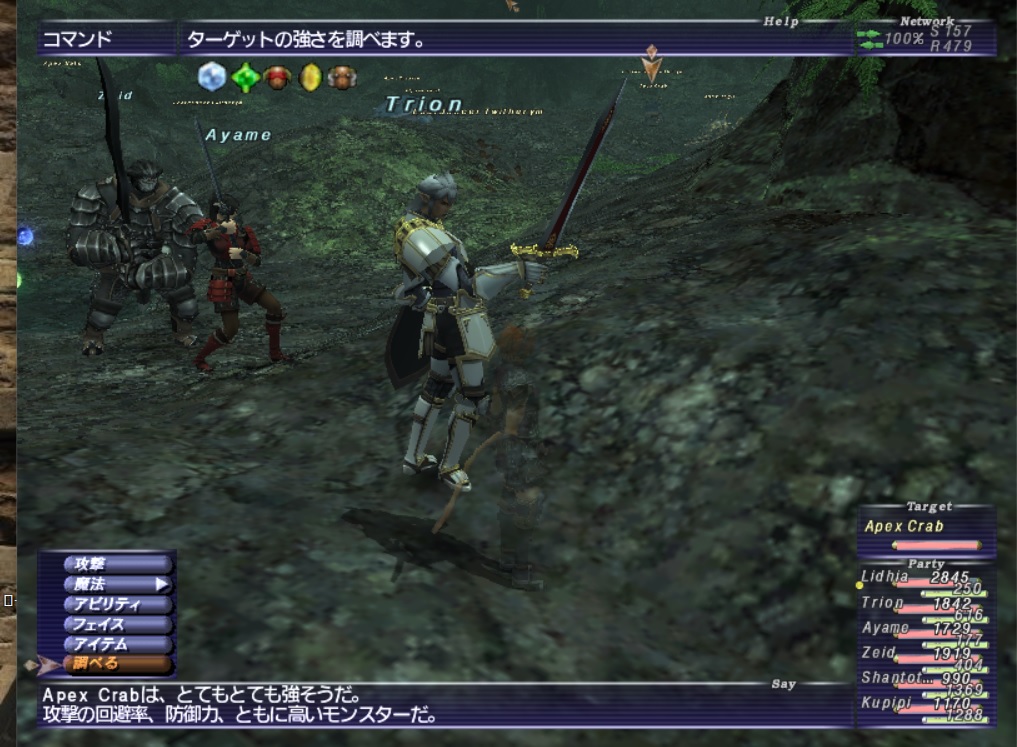Choose the アビリティ ability command
Viewport: 1017px width, 747px height.
click(110, 605)
